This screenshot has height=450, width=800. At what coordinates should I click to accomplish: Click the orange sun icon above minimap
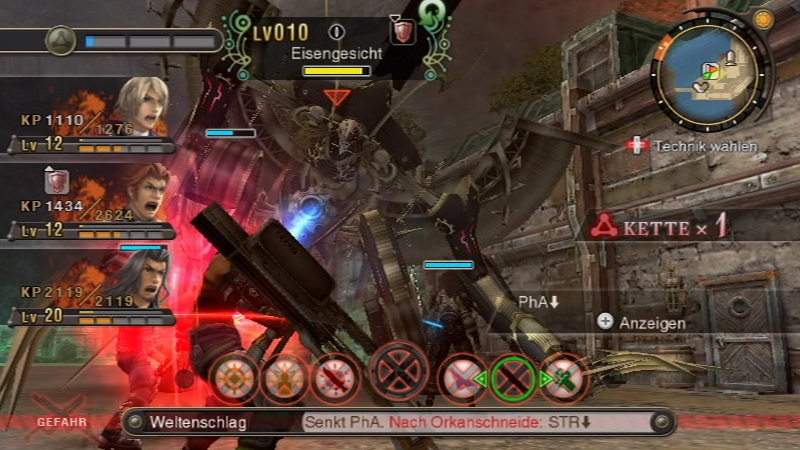(x=764, y=19)
